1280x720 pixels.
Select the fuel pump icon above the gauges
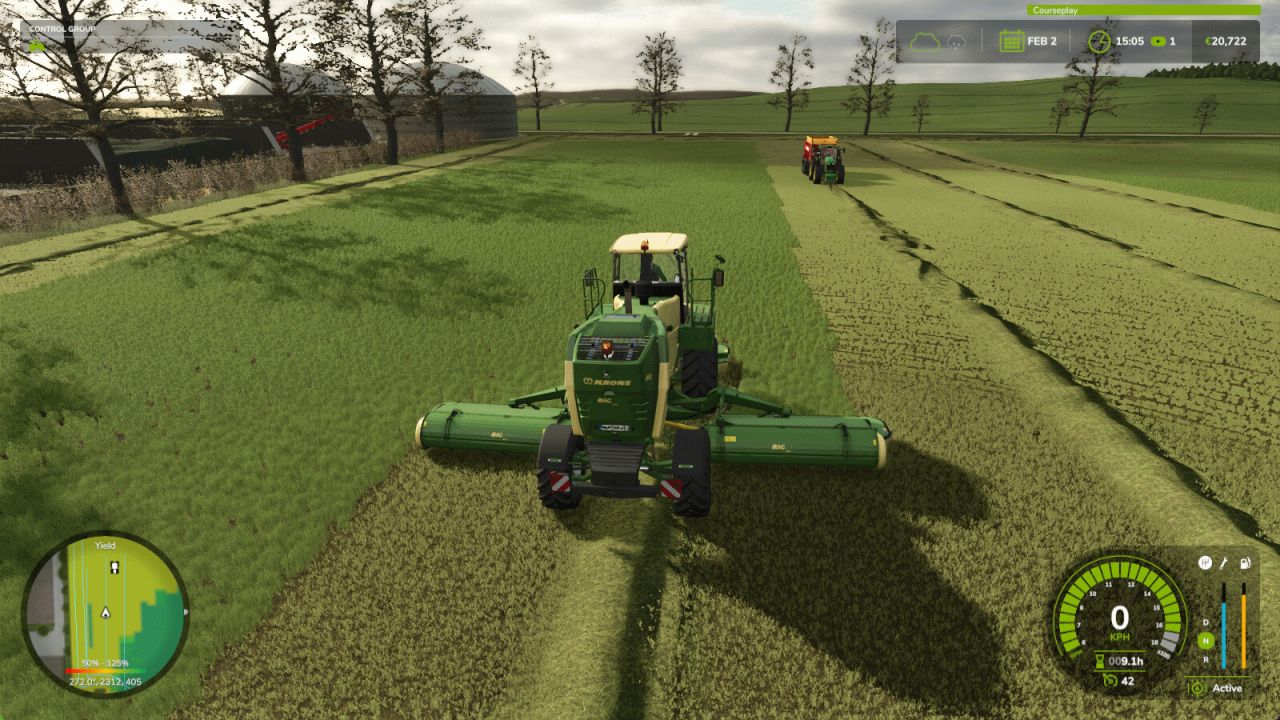point(1245,562)
